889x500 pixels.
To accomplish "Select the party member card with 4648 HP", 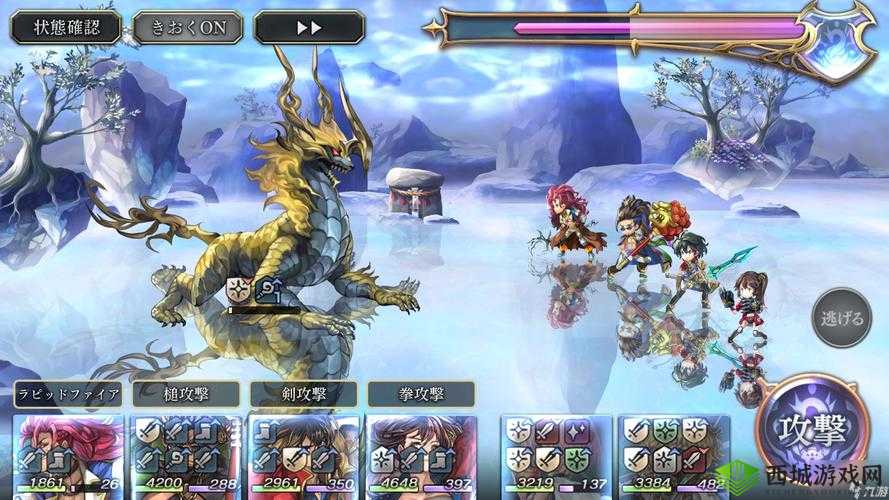I will [x=420, y=455].
